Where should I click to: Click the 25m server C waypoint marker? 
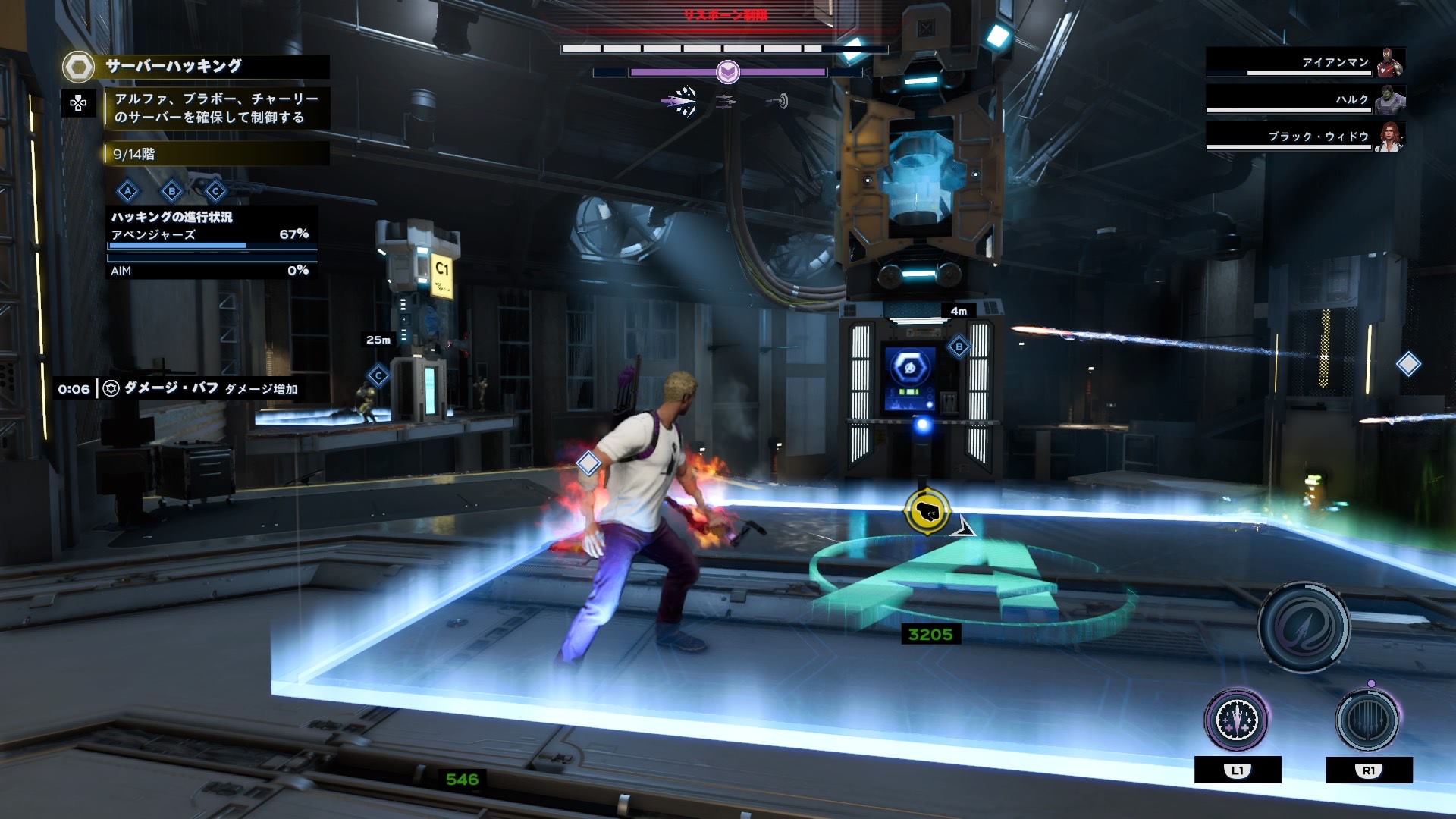[378, 375]
